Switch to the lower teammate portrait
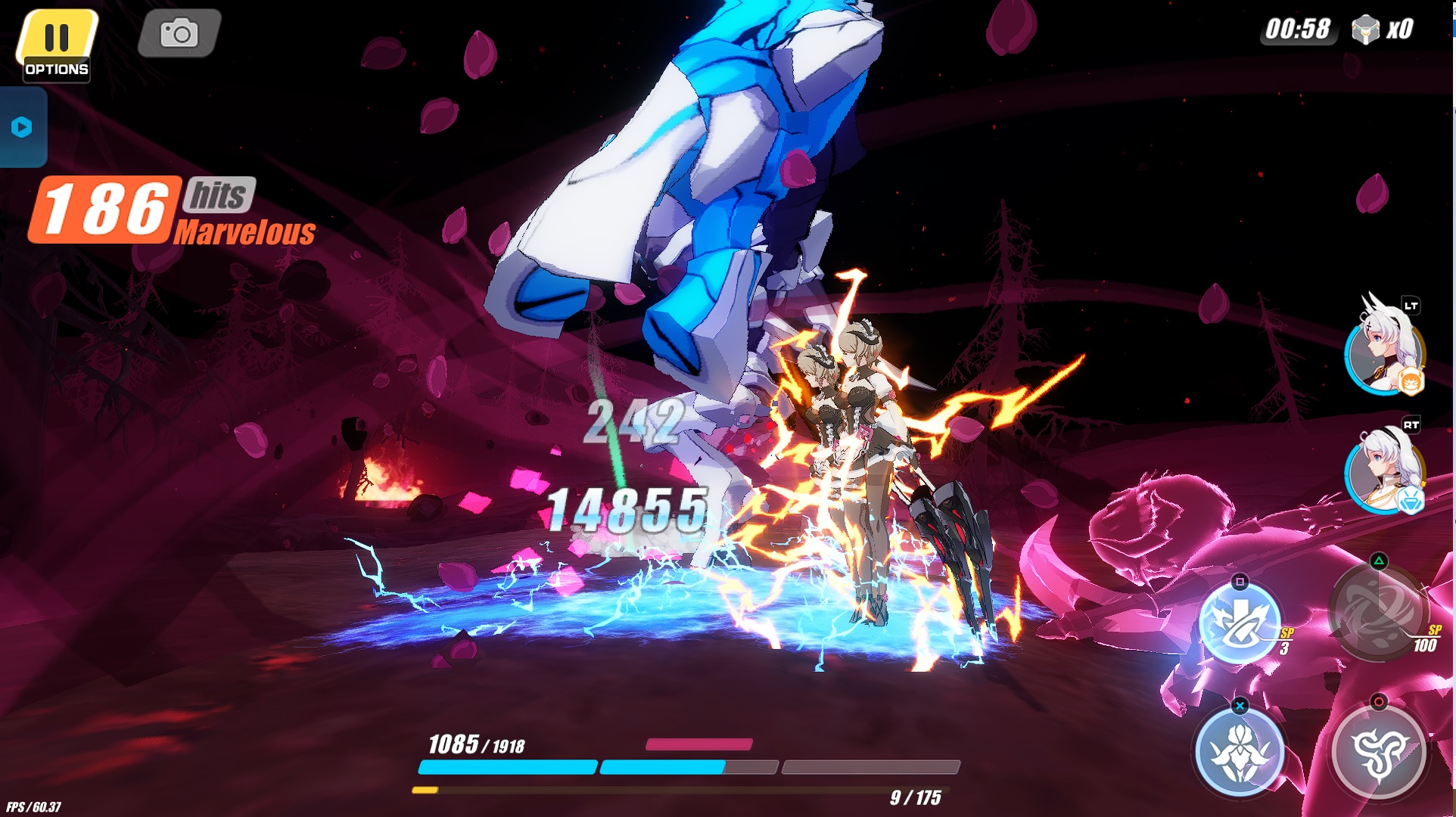1456x817 pixels. click(x=1384, y=472)
